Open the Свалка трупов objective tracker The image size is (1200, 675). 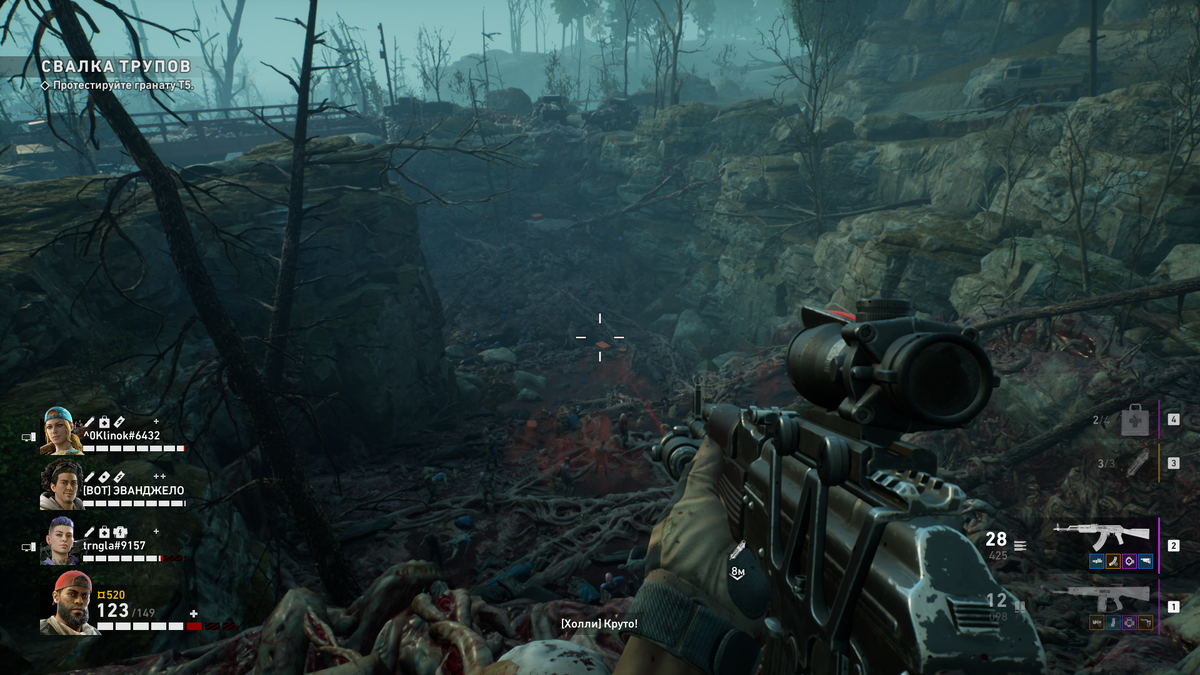click(x=115, y=66)
